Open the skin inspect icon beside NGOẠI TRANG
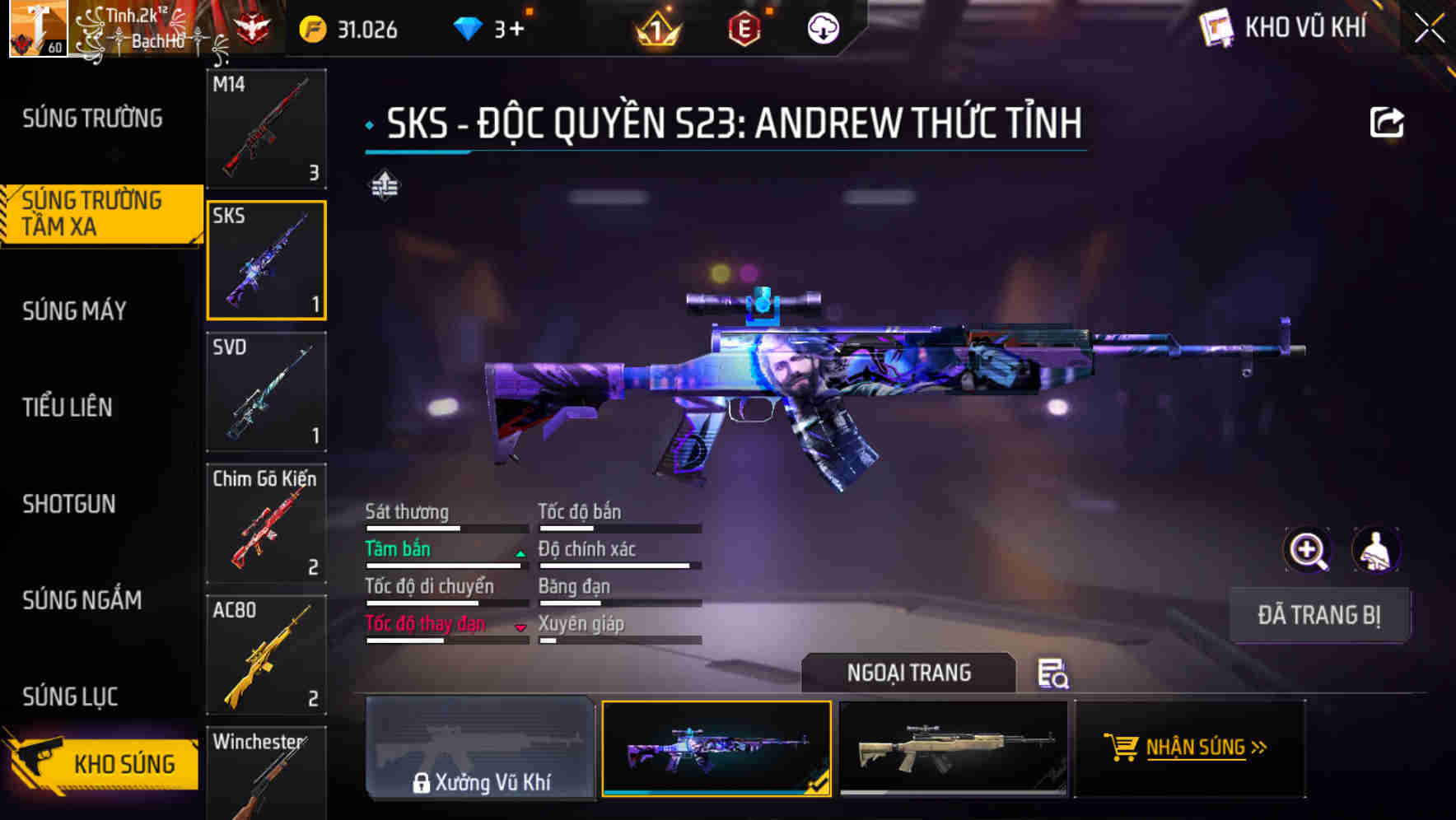The height and width of the screenshot is (820, 1456). coord(1055,674)
